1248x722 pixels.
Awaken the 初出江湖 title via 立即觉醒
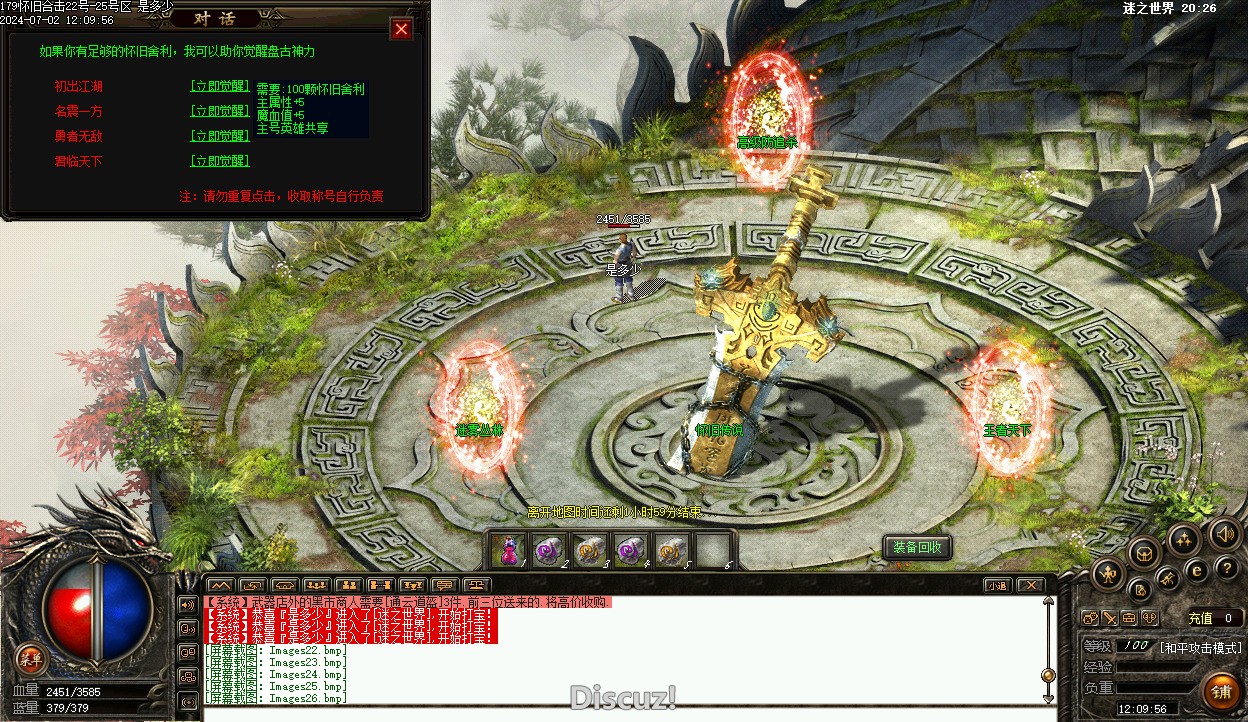tap(220, 86)
